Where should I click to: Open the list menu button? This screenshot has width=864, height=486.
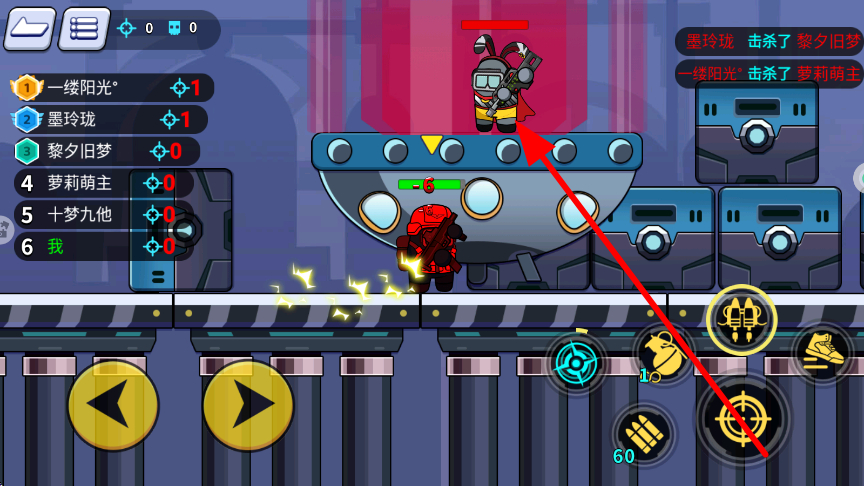[84, 29]
